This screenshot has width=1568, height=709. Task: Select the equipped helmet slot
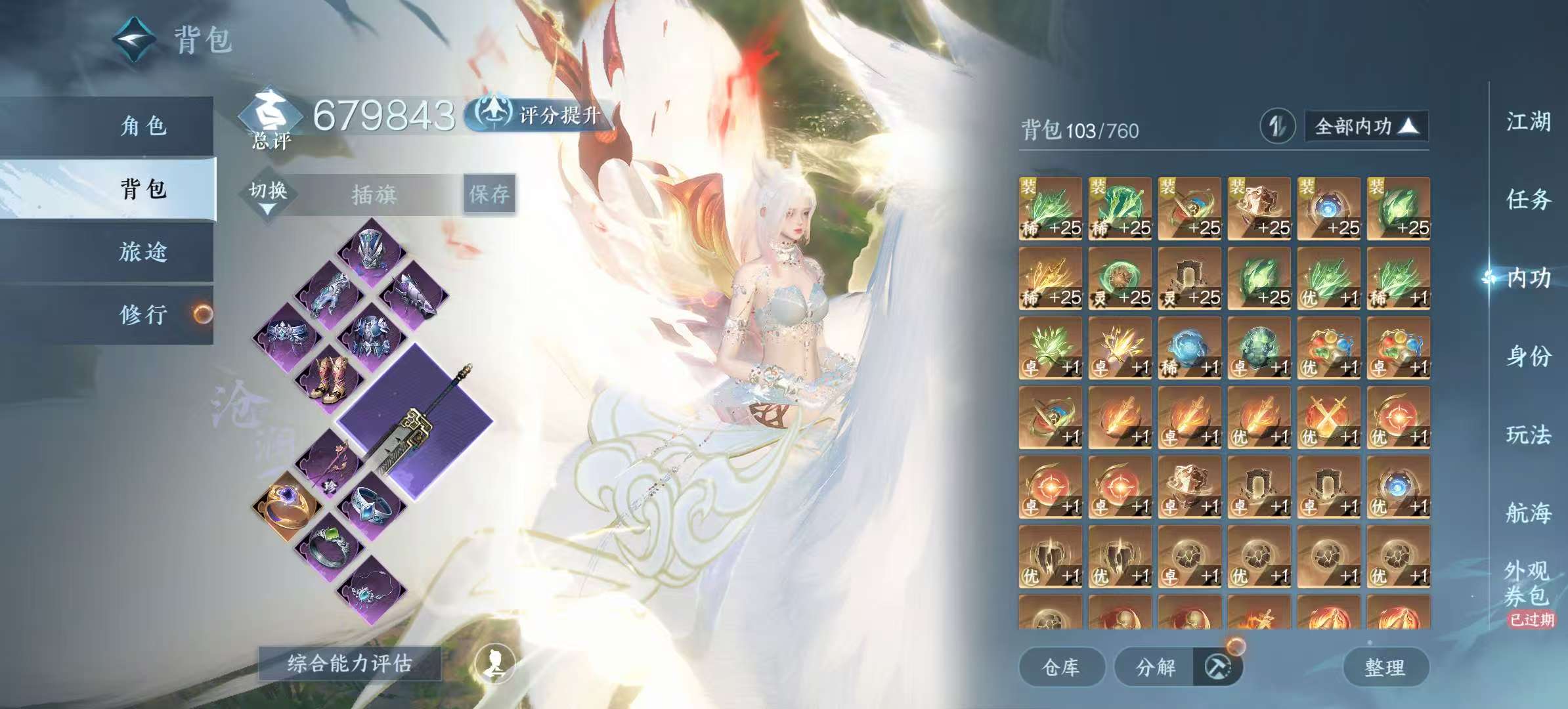(372, 252)
